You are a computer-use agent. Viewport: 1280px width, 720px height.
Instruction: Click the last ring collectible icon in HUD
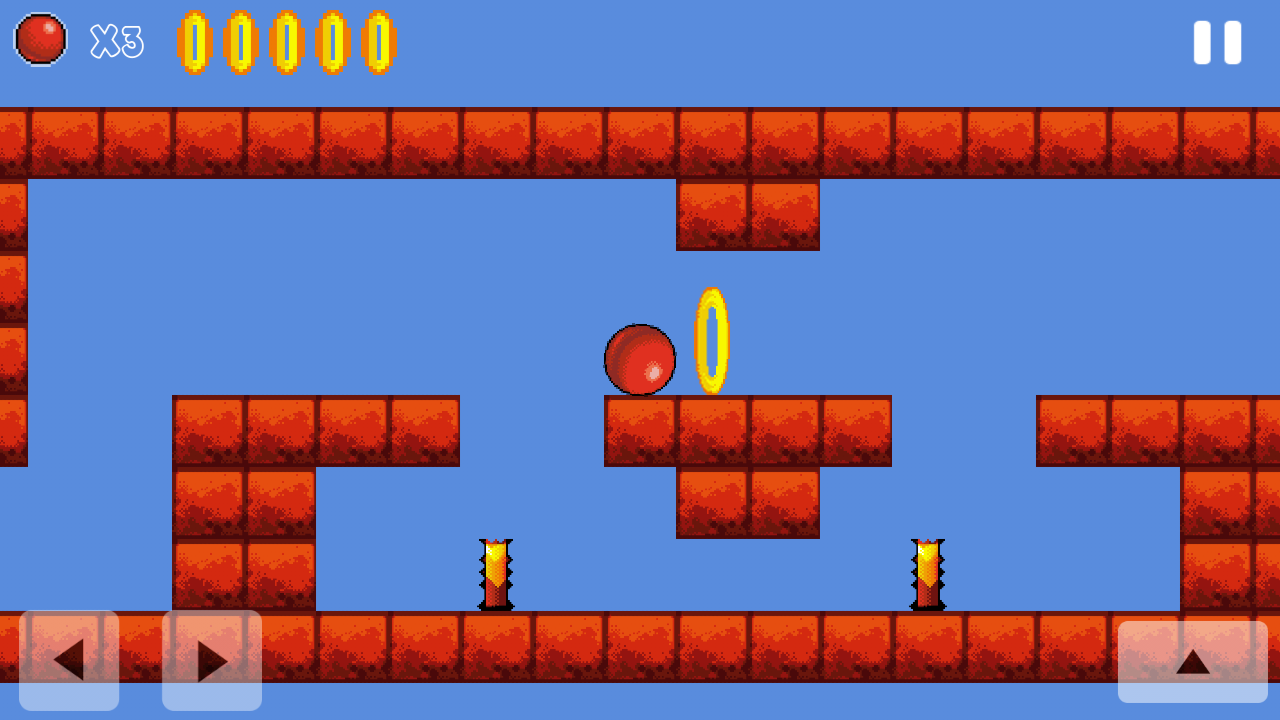point(381,42)
